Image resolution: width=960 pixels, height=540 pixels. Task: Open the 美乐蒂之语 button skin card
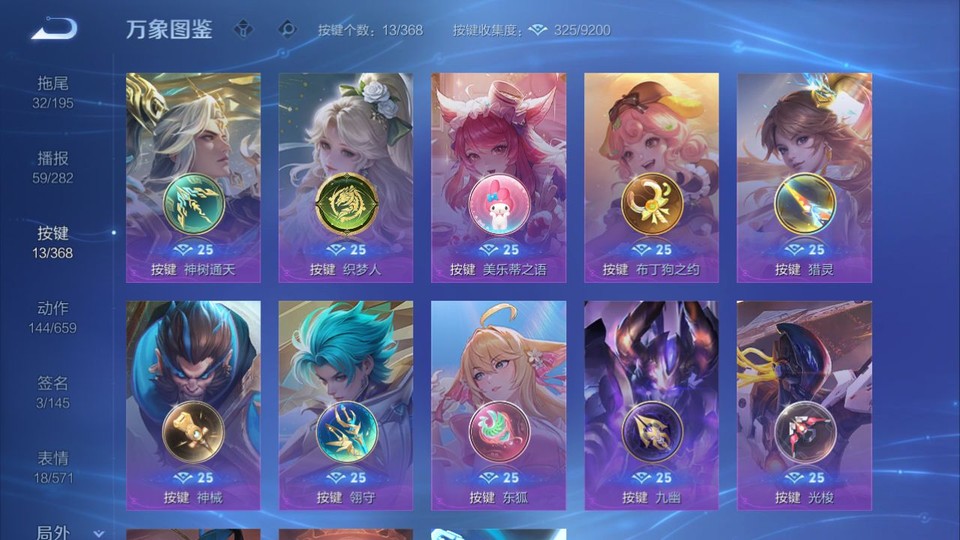tap(498, 177)
